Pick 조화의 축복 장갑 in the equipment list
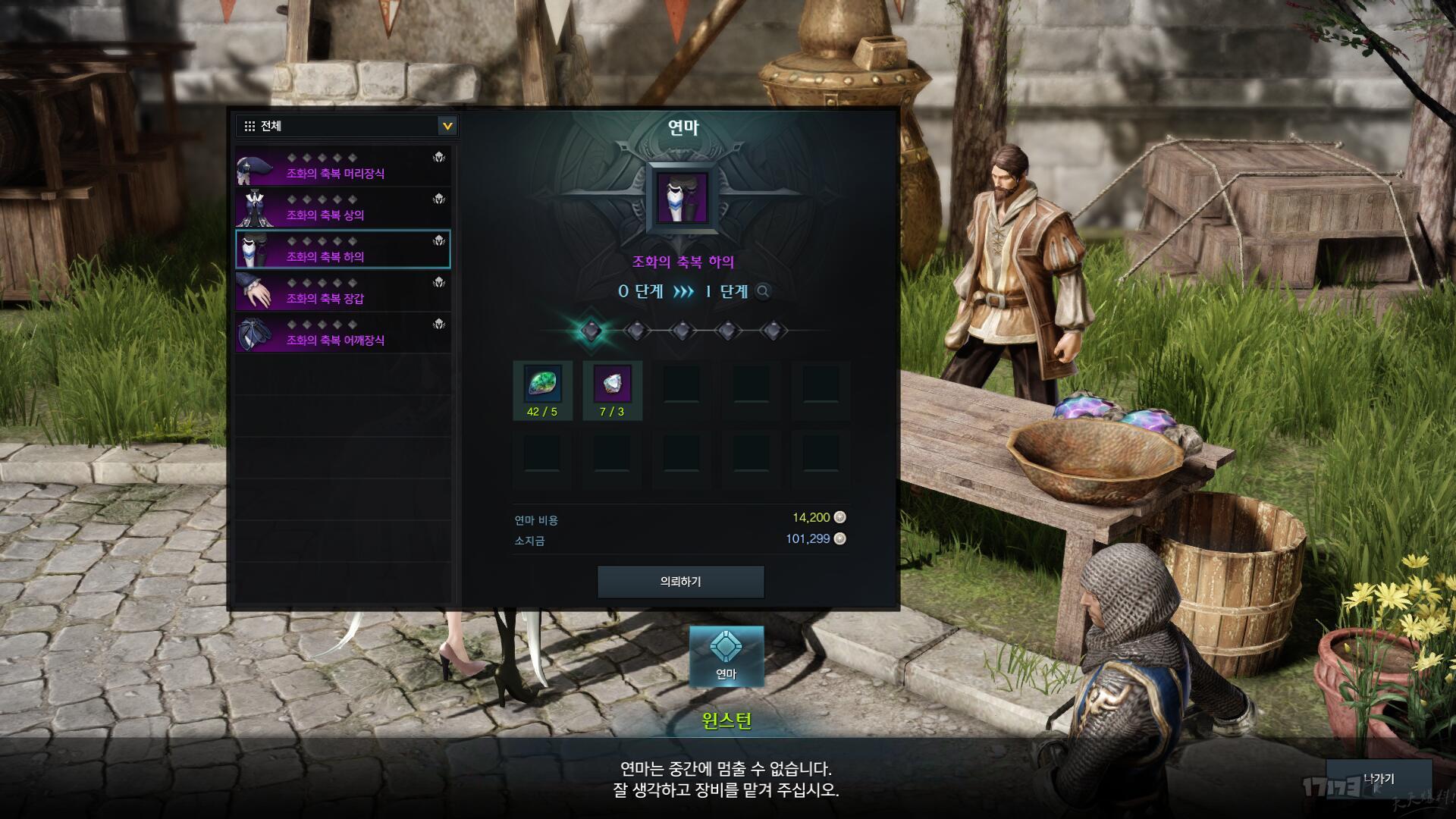This screenshot has width=1456, height=819. pos(343,292)
